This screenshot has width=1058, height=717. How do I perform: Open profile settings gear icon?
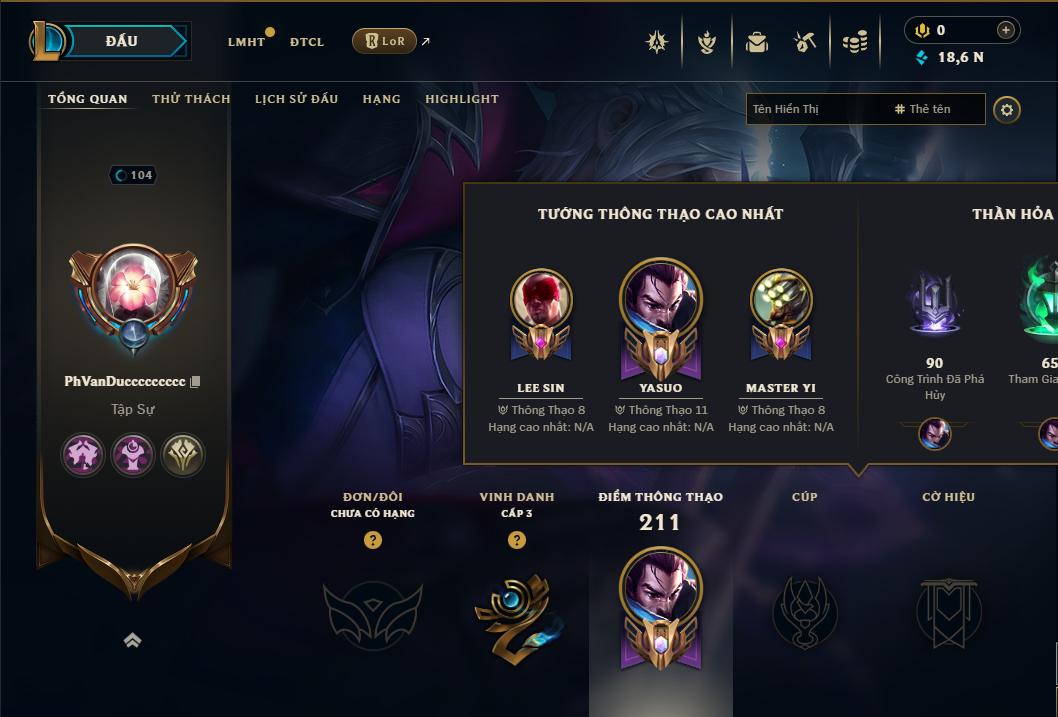click(x=1007, y=109)
